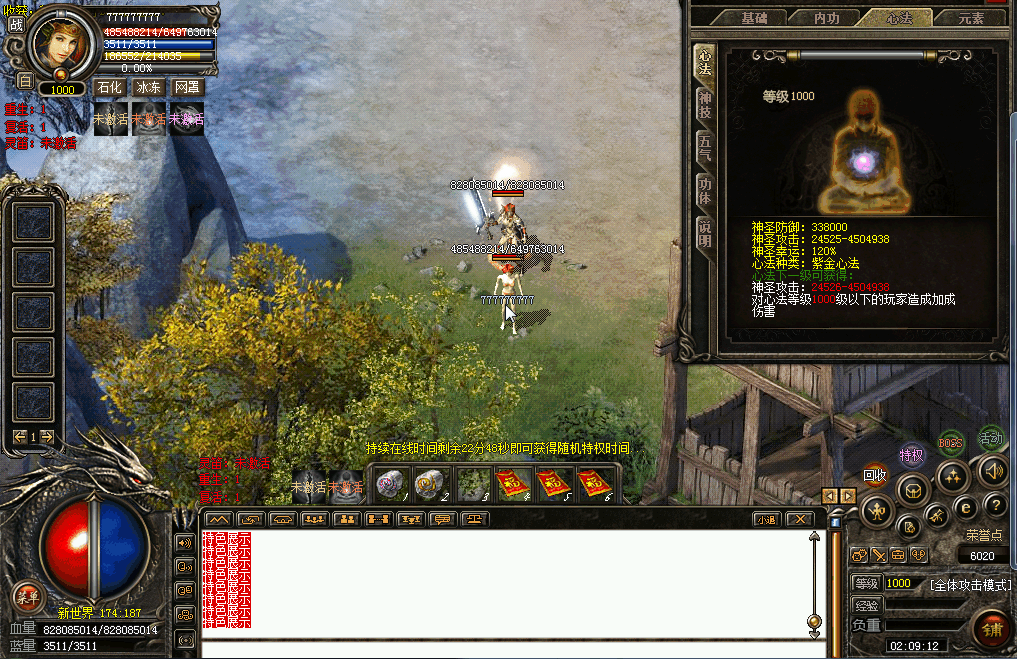This screenshot has height=659, width=1017.
Task: Click the 回收 recycle button
Action: tap(875, 476)
